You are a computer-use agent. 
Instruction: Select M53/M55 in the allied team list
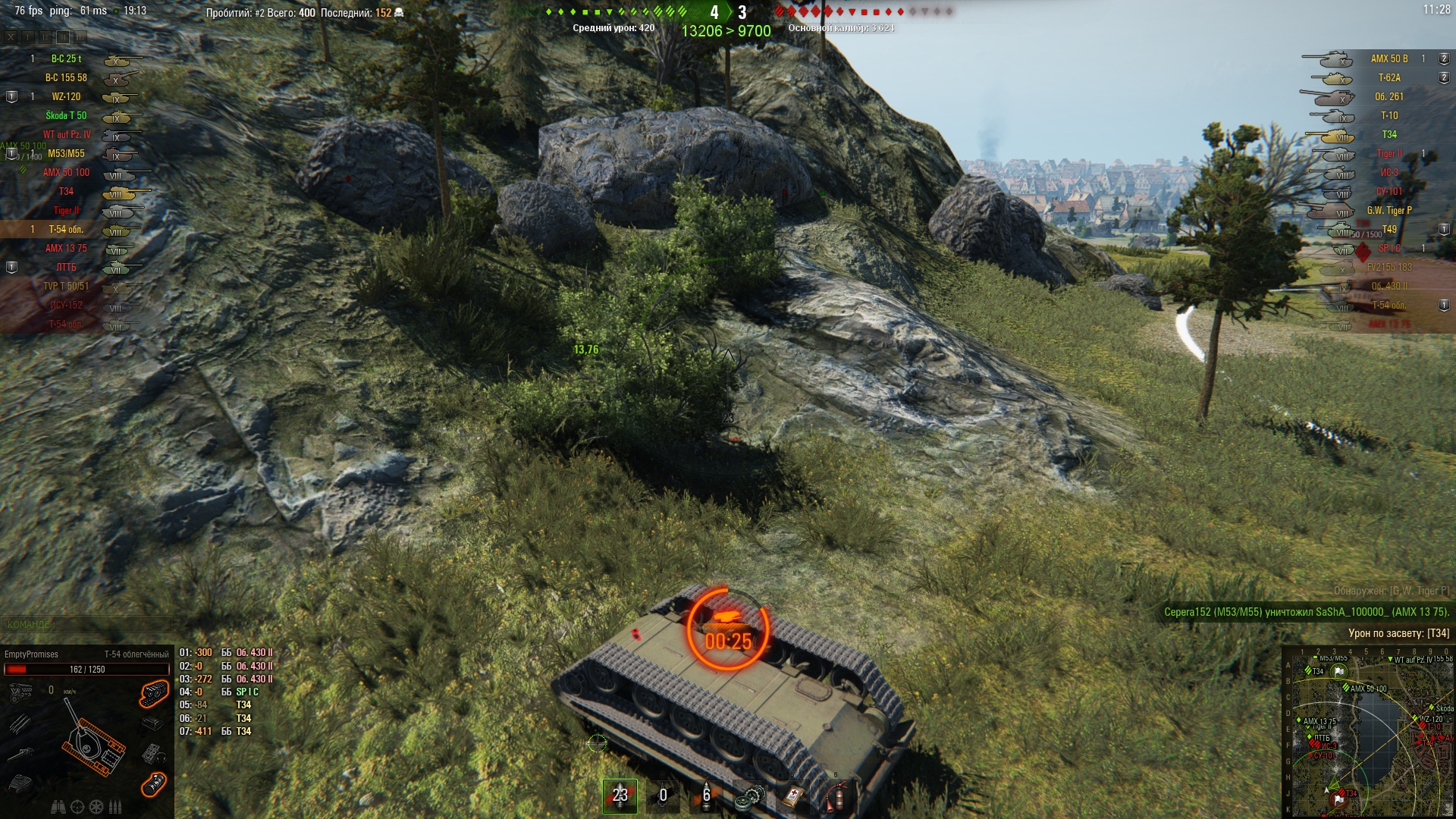[67, 153]
